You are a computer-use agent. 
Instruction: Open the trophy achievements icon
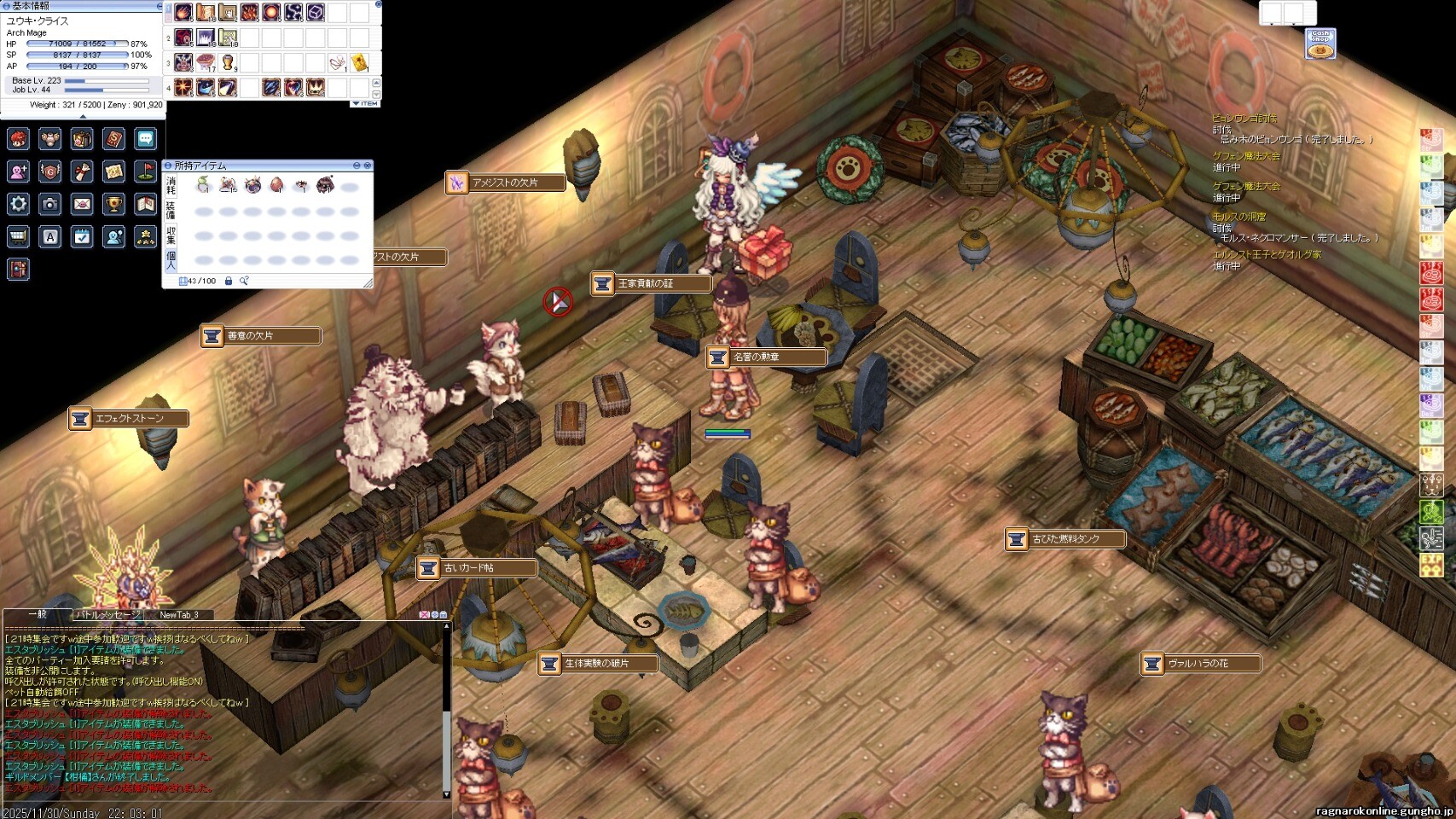(113, 204)
